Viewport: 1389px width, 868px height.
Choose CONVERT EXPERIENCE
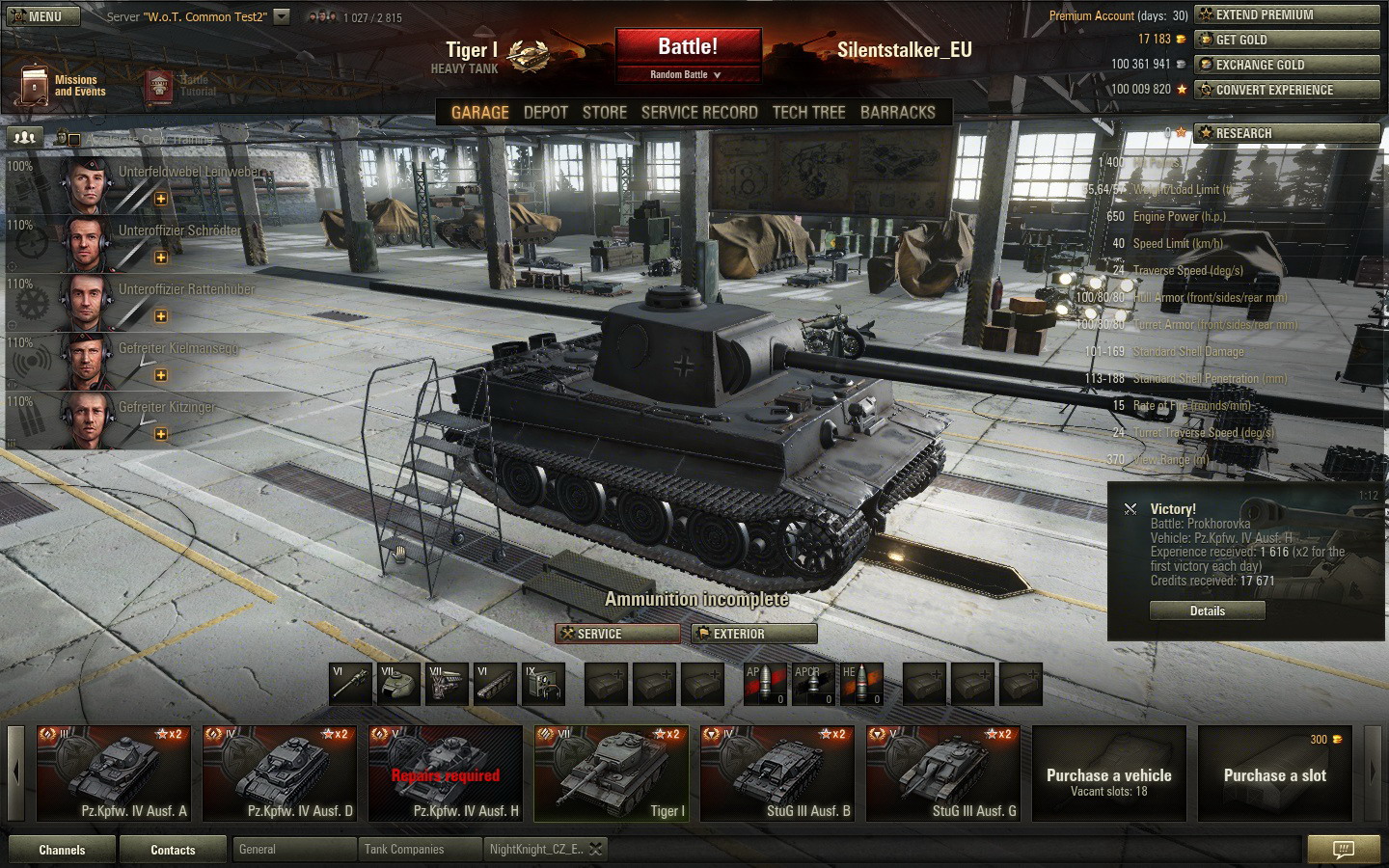(1287, 90)
